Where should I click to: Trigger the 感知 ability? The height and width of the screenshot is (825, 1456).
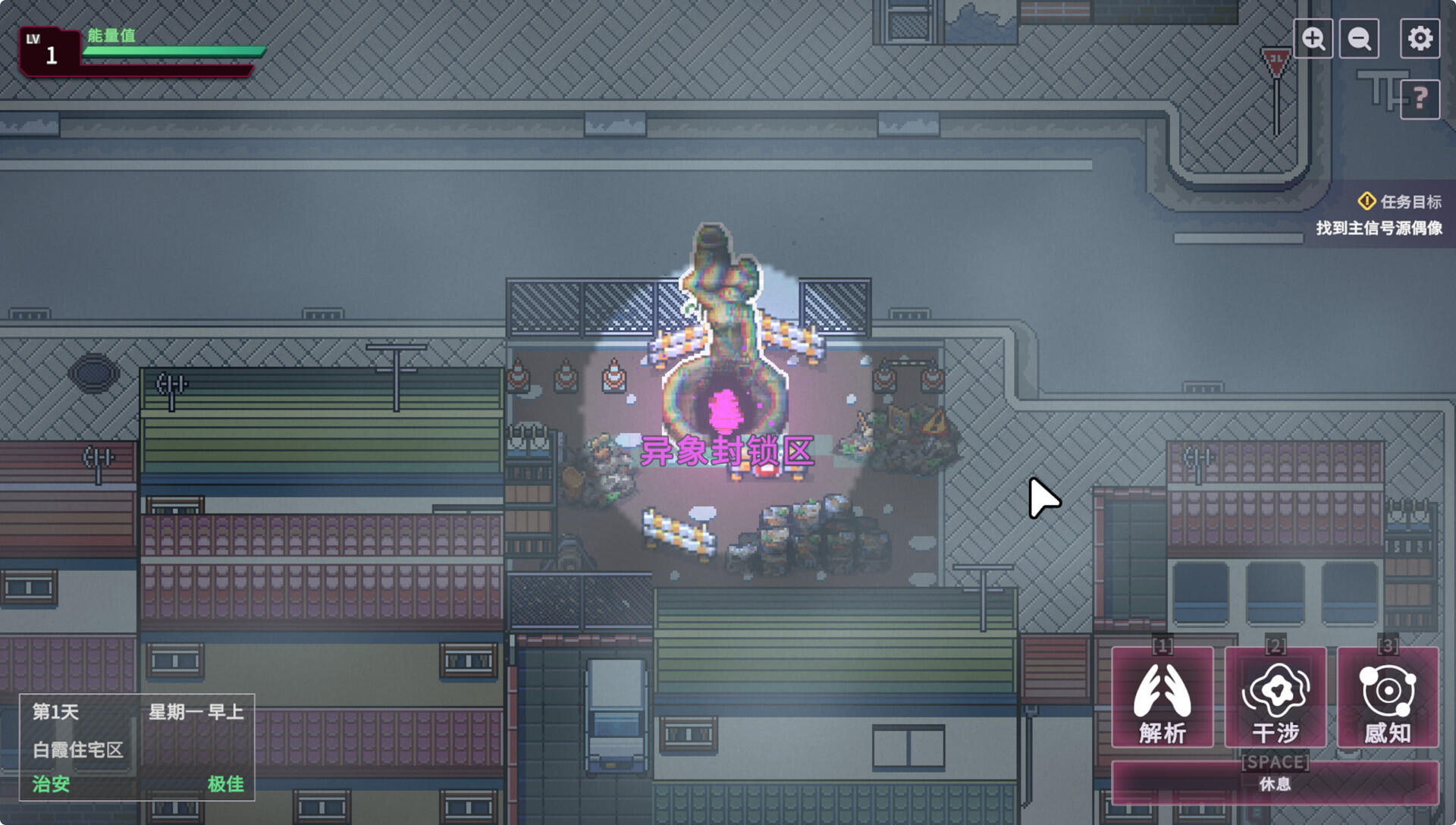[x=1388, y=698]
